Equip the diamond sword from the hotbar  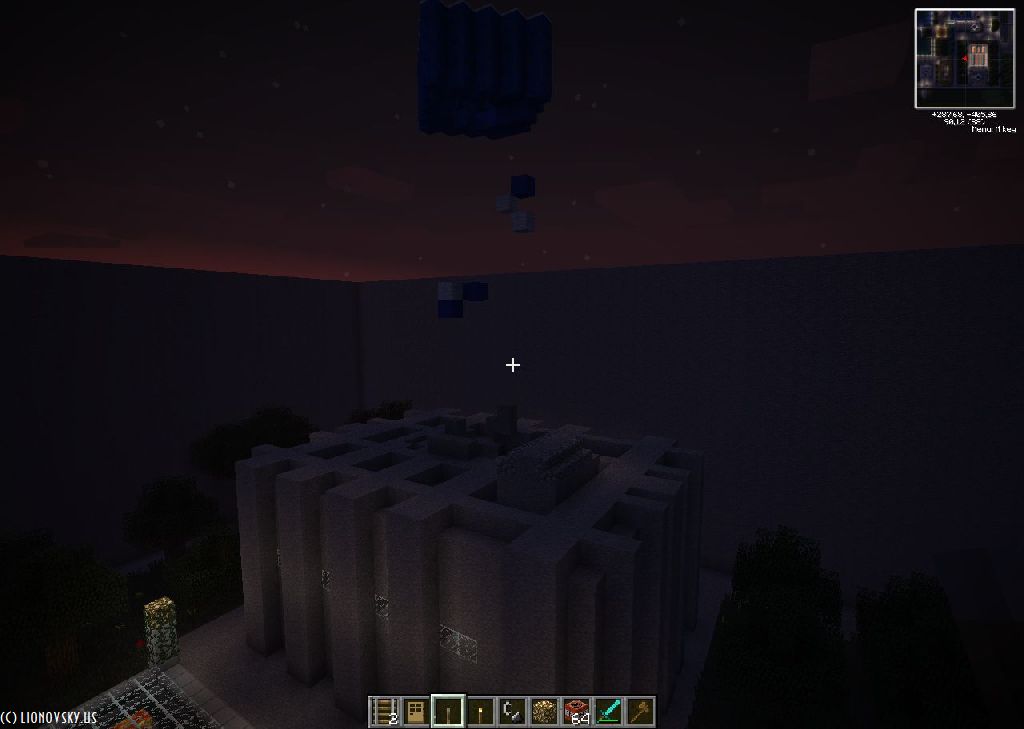click(x=608, y=712)
